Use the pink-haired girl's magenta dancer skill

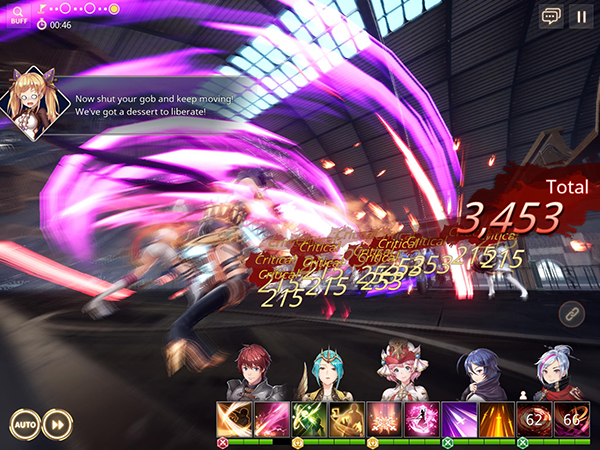[420, 418]
